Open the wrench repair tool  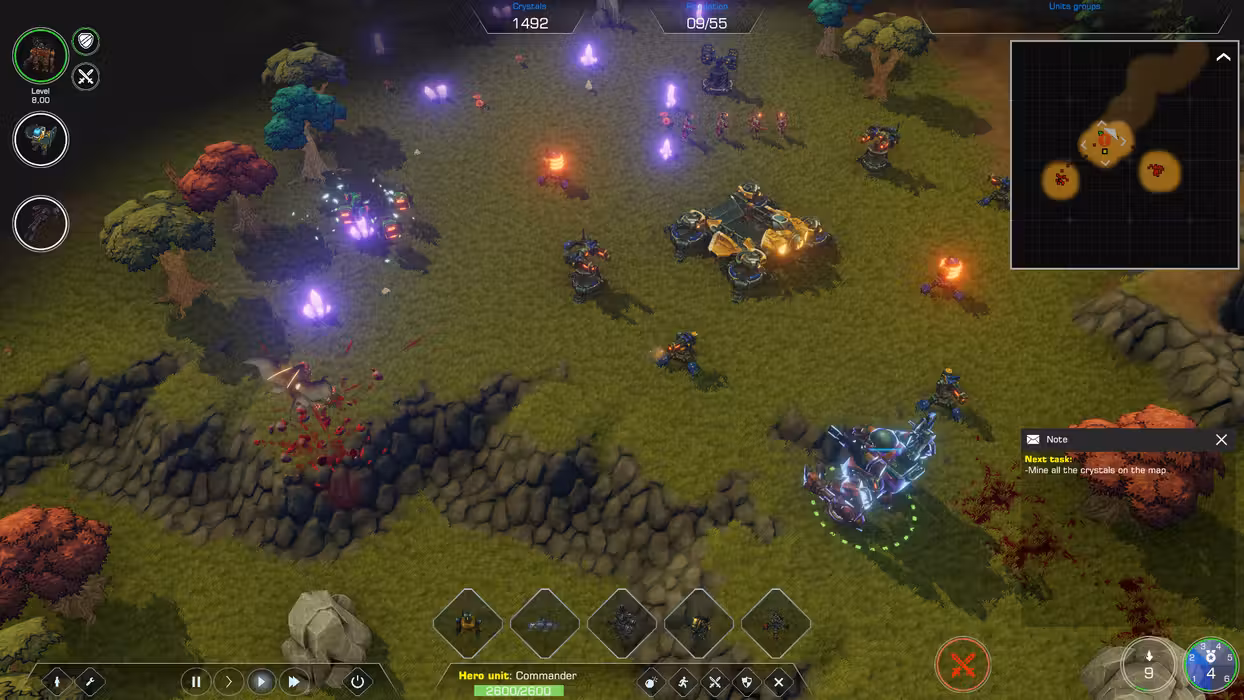click(x=89, y=682)
